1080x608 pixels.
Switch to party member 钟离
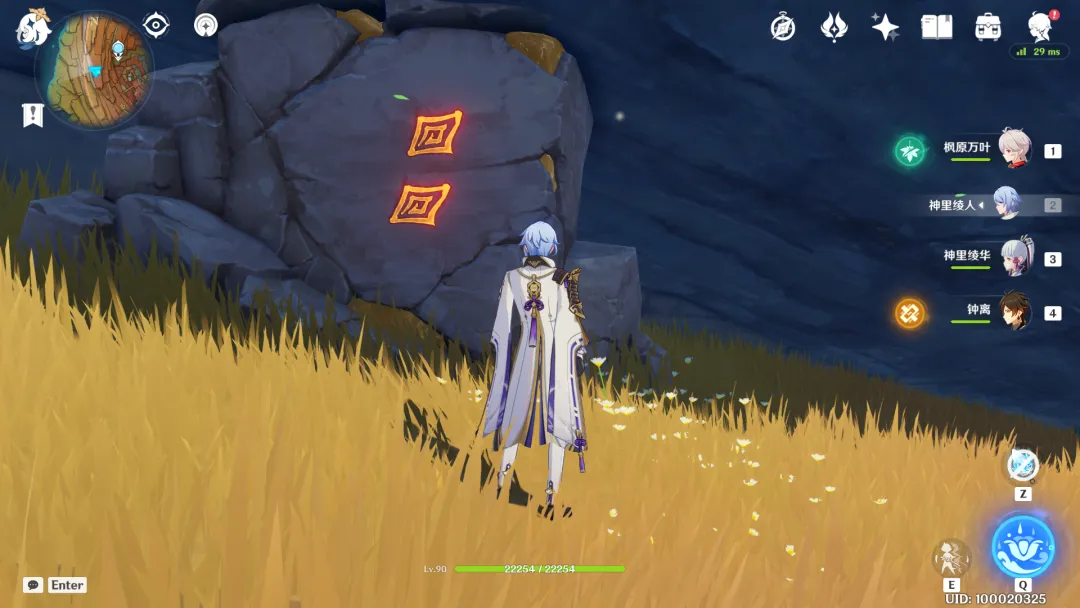pyautogui.click(x=1014, y=312)
